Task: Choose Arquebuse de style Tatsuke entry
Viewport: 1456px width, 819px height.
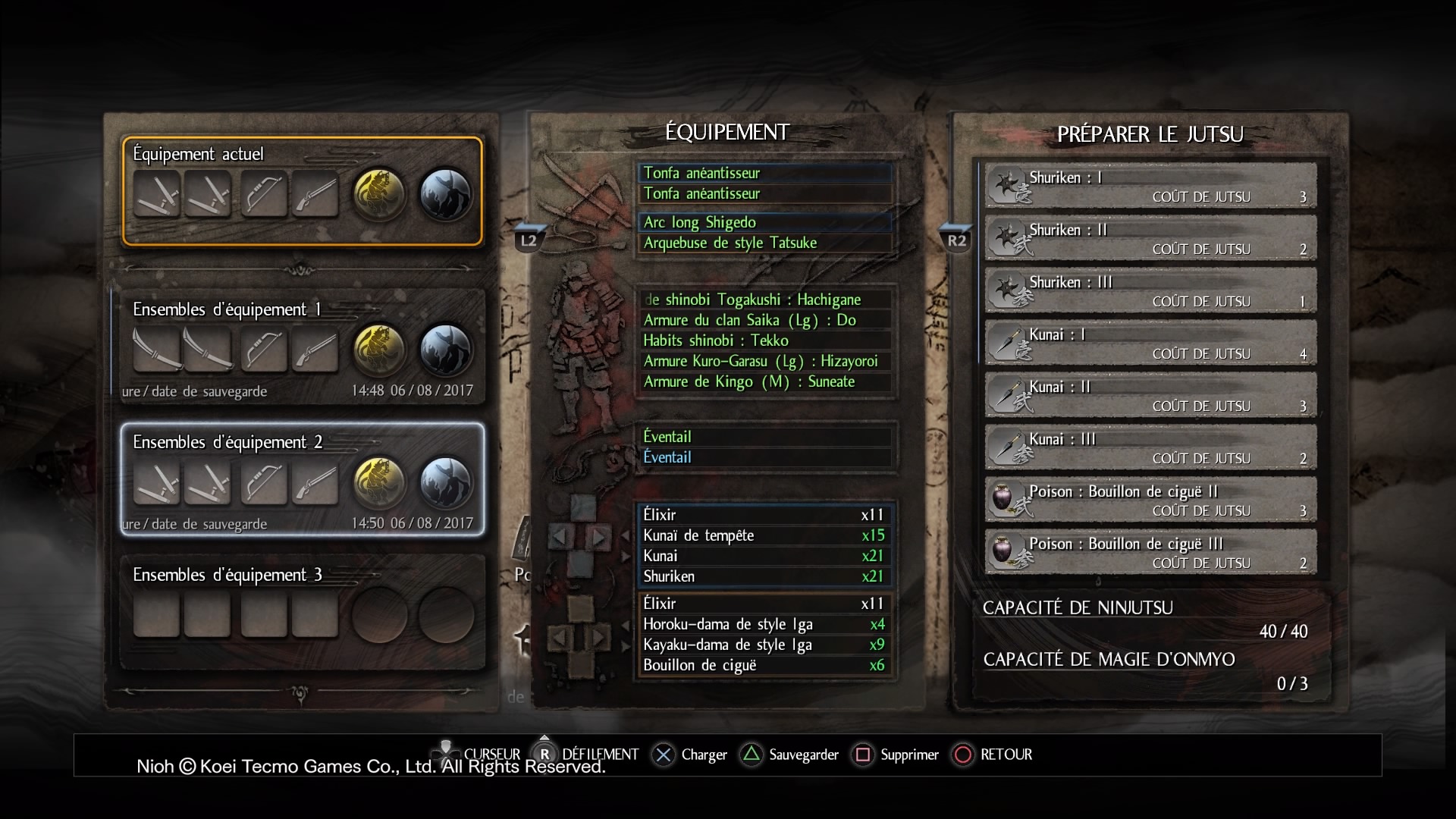Action: click(764, 243)
